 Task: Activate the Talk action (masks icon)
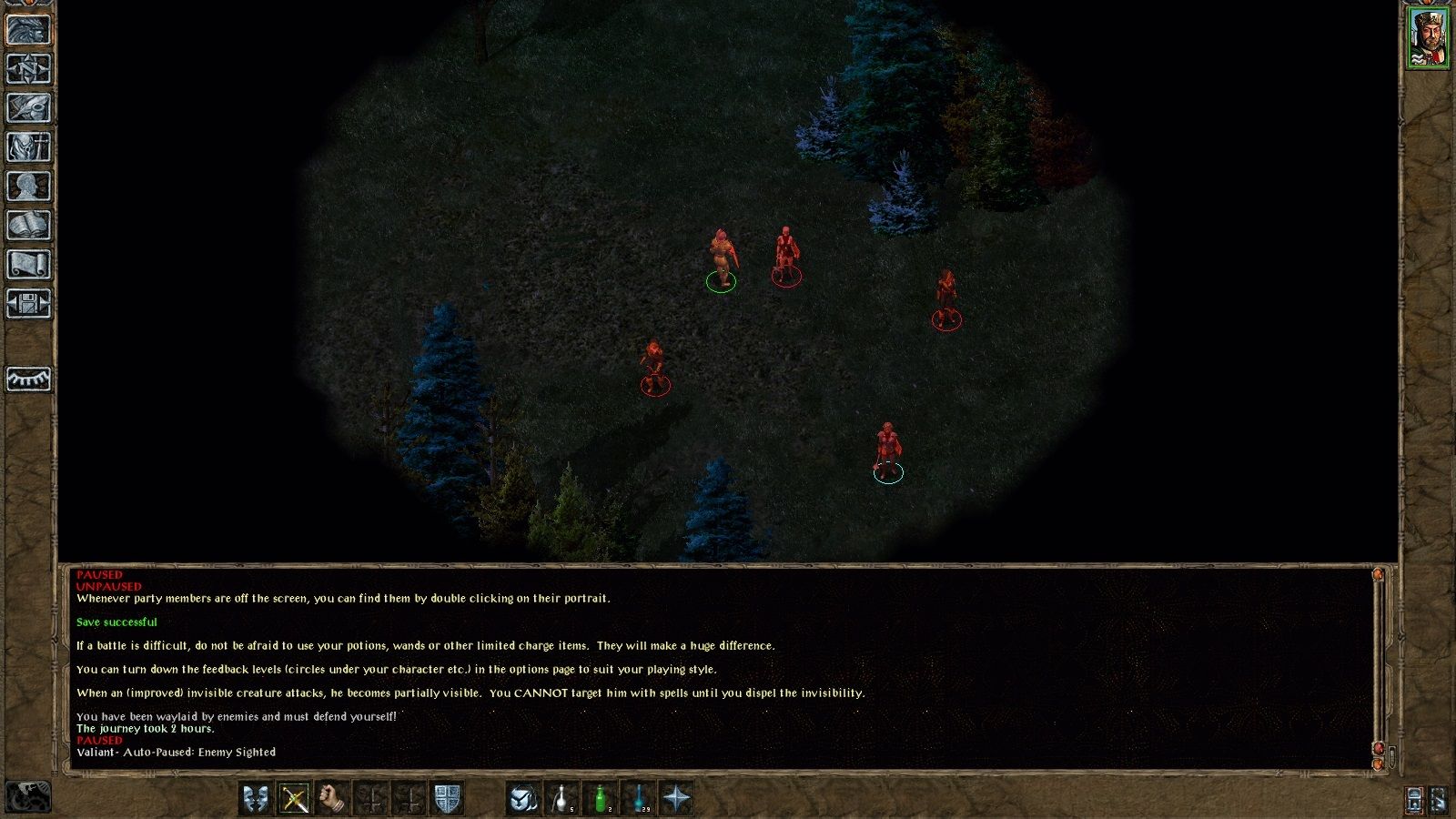256,799
